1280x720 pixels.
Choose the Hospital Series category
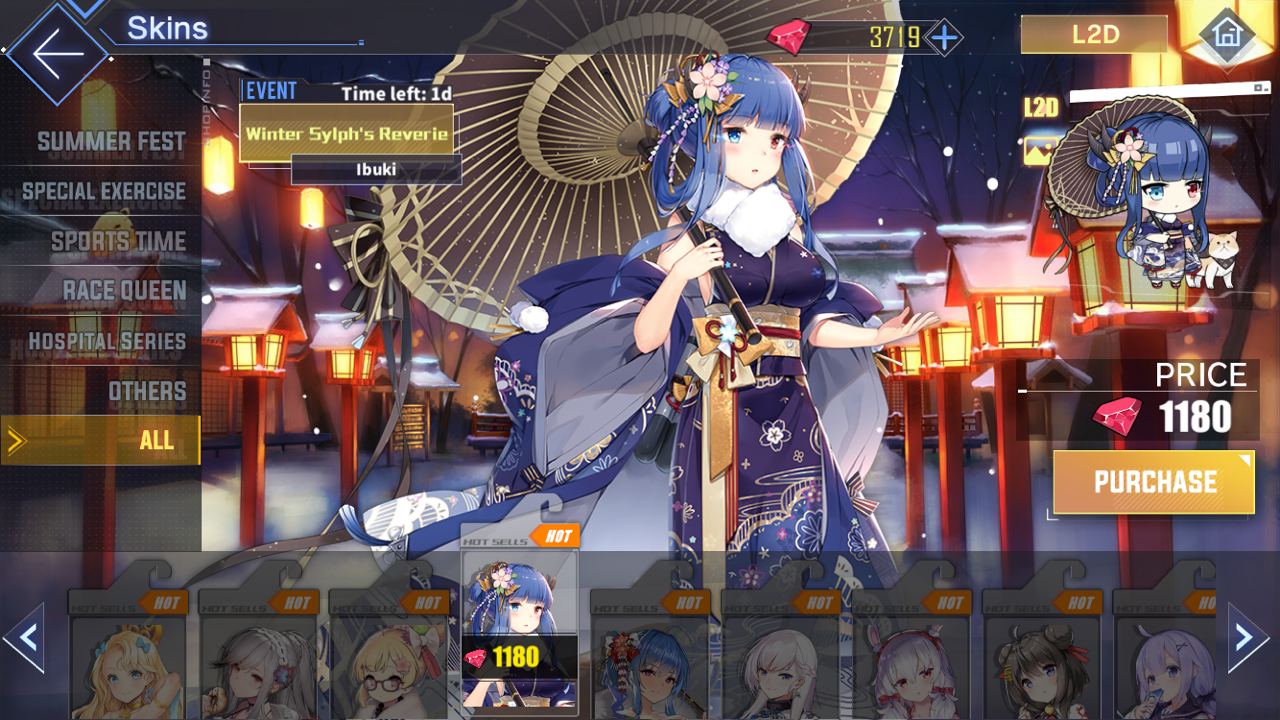pos(107,341)
